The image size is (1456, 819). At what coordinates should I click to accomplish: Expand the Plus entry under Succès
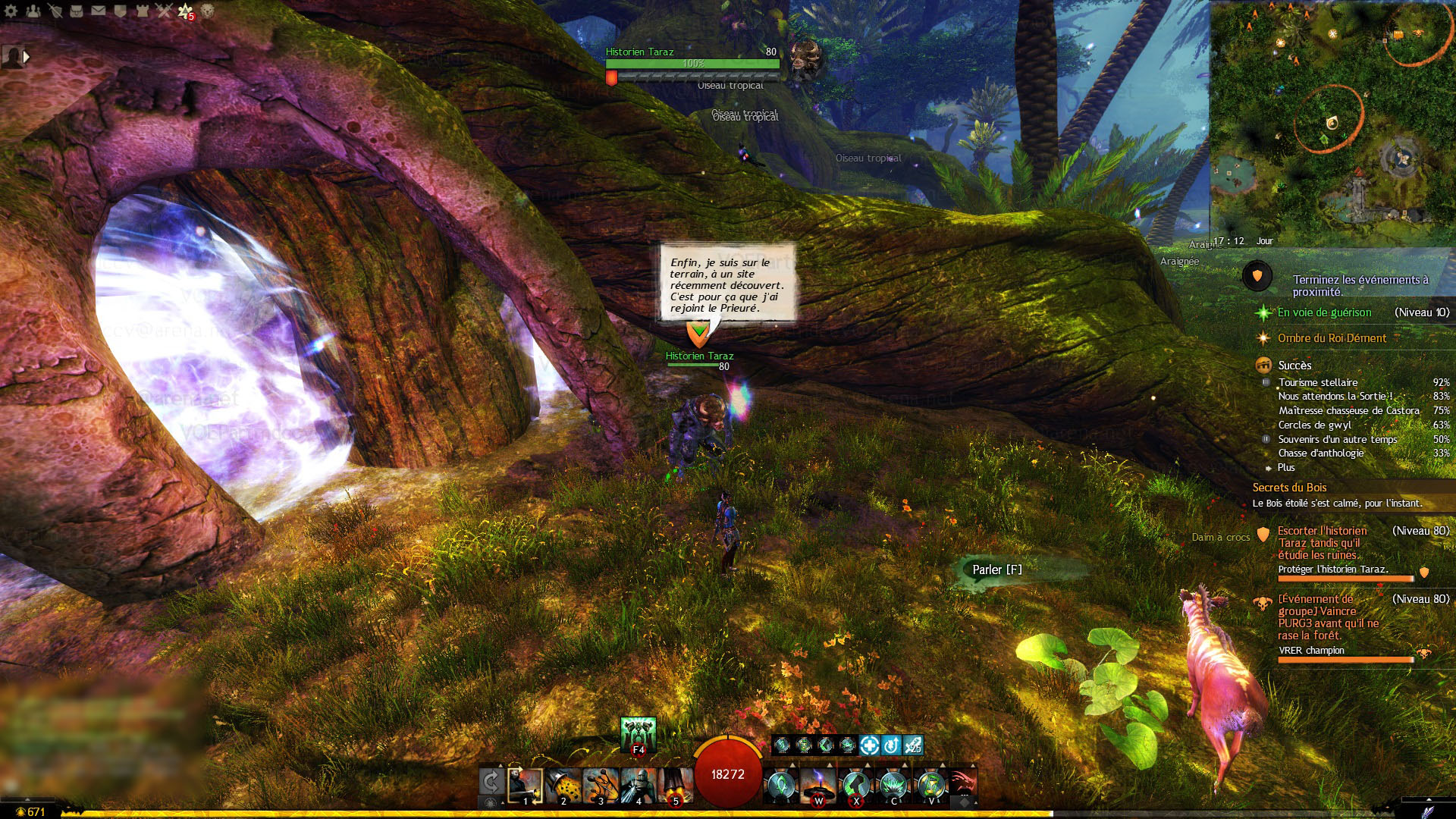1286,468
